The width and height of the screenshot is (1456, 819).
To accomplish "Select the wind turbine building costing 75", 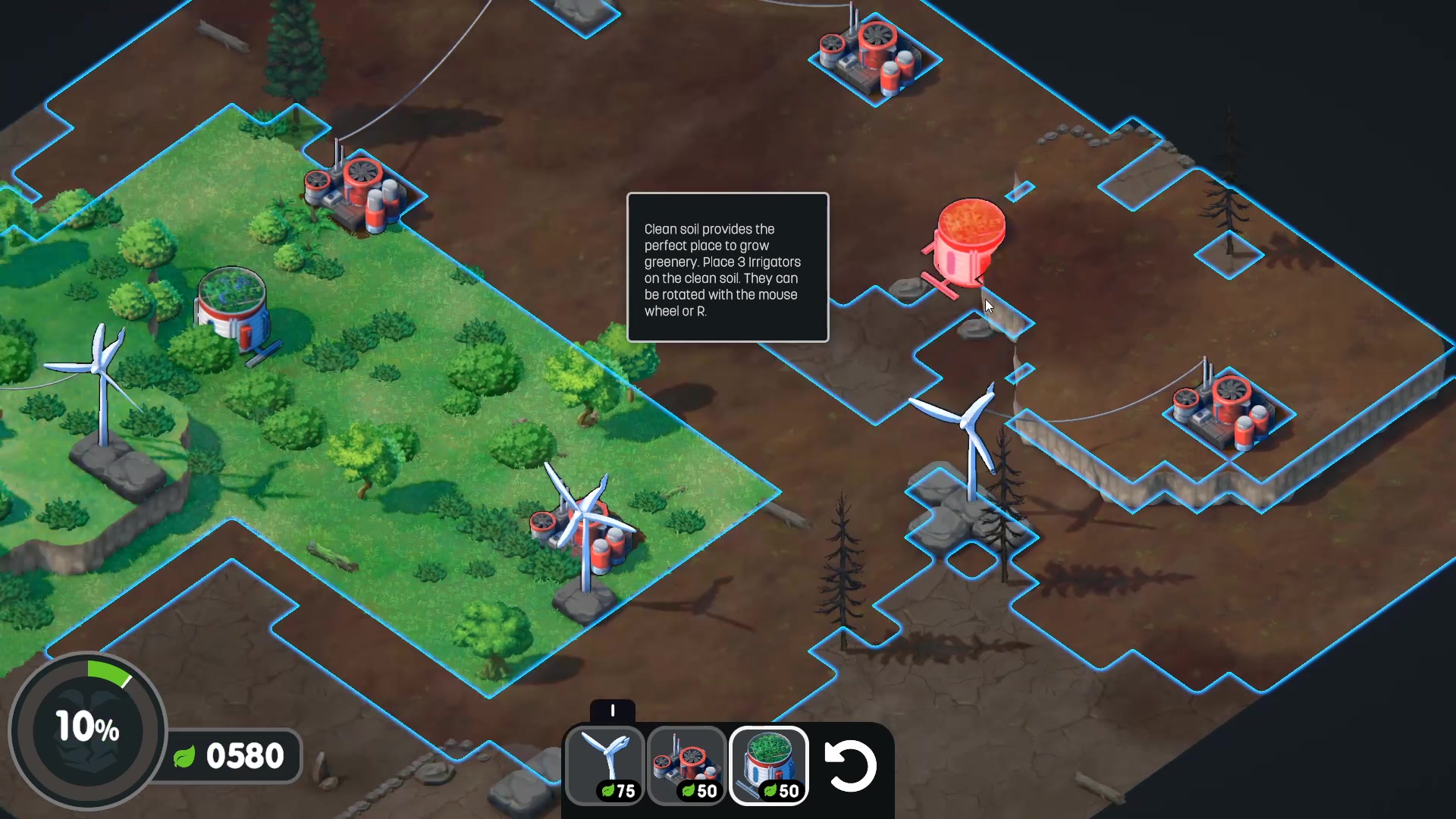I will click(606, 765).
